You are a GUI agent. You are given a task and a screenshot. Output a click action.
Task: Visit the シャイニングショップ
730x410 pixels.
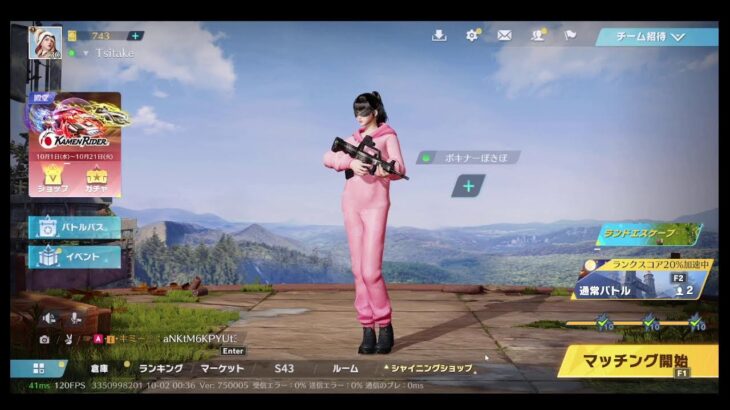pos(431,368)
